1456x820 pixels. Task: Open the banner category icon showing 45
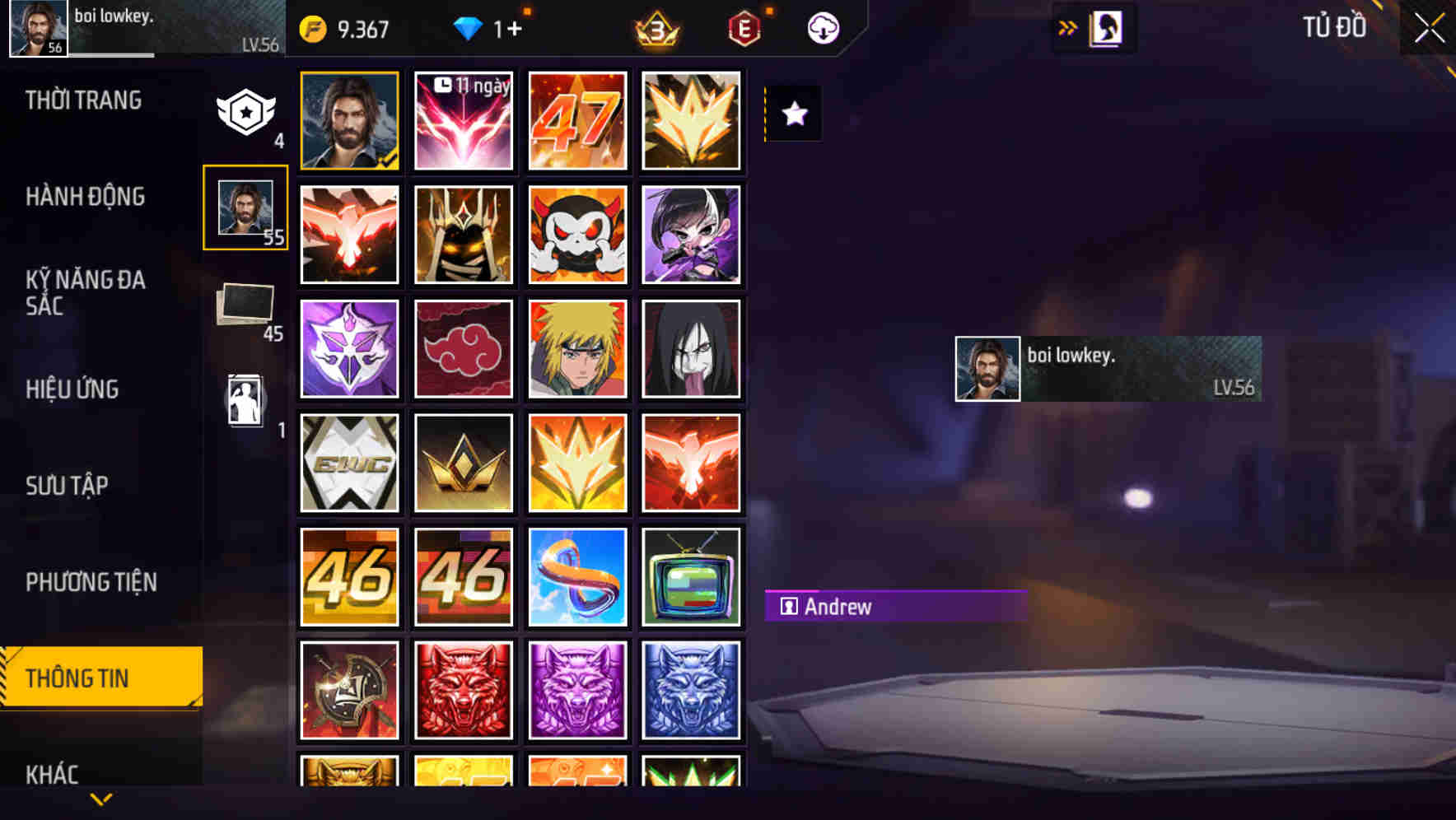246,302
